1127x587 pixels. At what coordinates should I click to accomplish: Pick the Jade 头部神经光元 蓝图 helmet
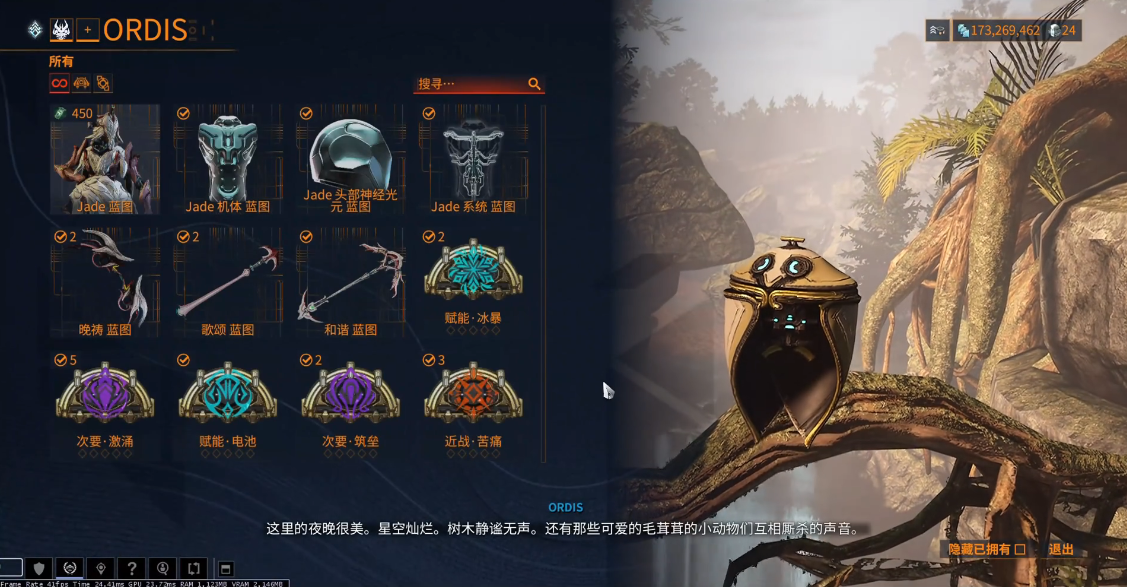(x=350, y=160)
